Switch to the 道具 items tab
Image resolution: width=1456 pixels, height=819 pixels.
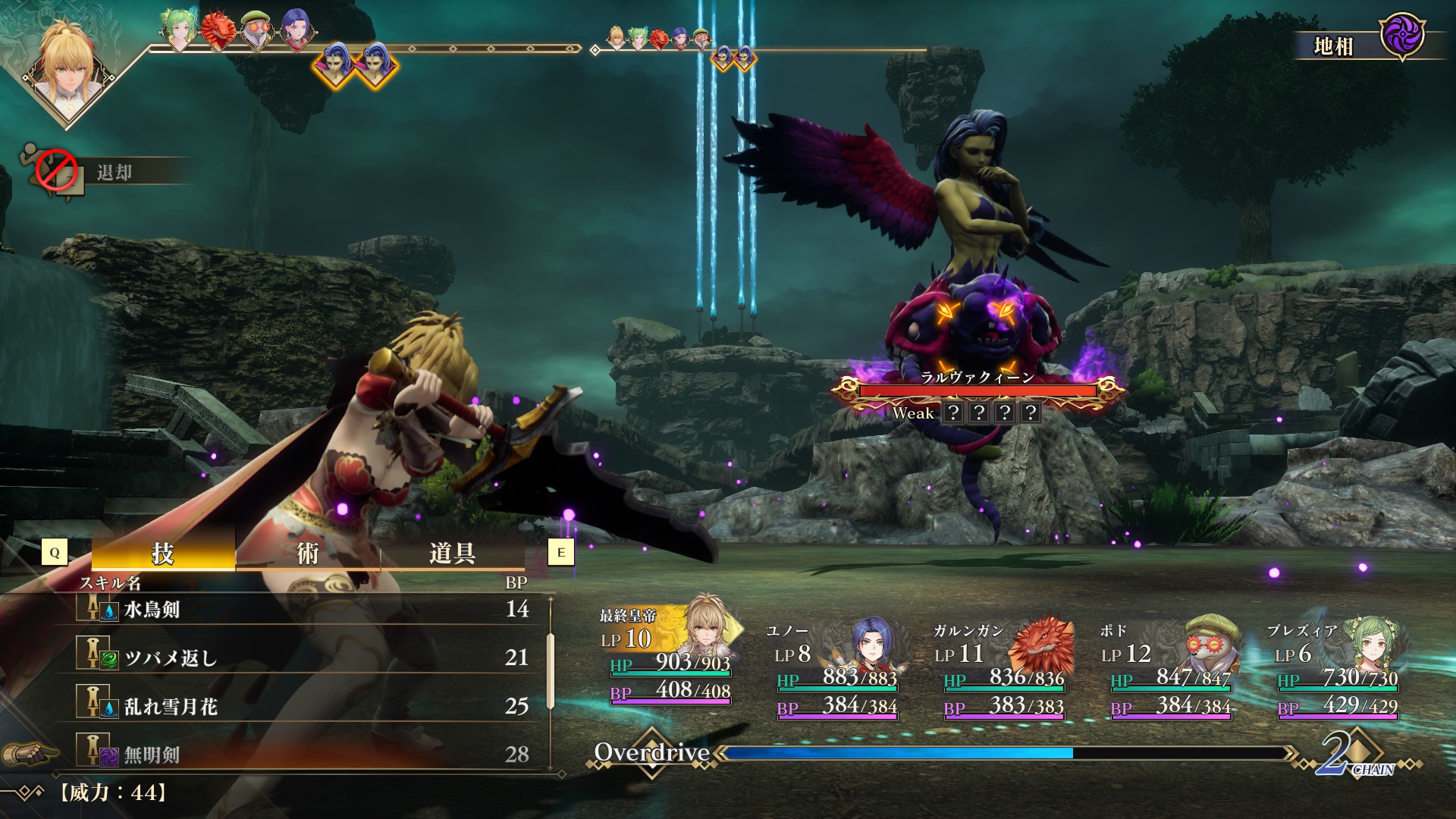(x=452, y=553)
